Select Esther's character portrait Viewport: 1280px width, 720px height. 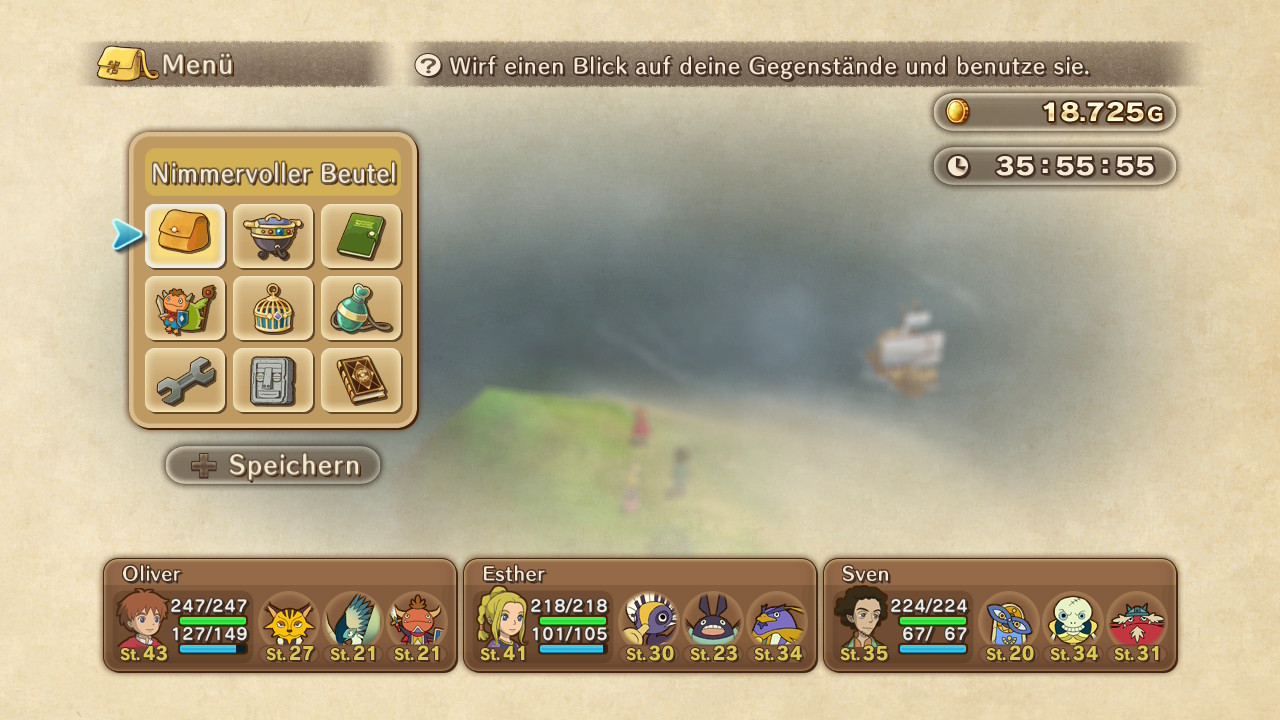click(x=502, y=620)
